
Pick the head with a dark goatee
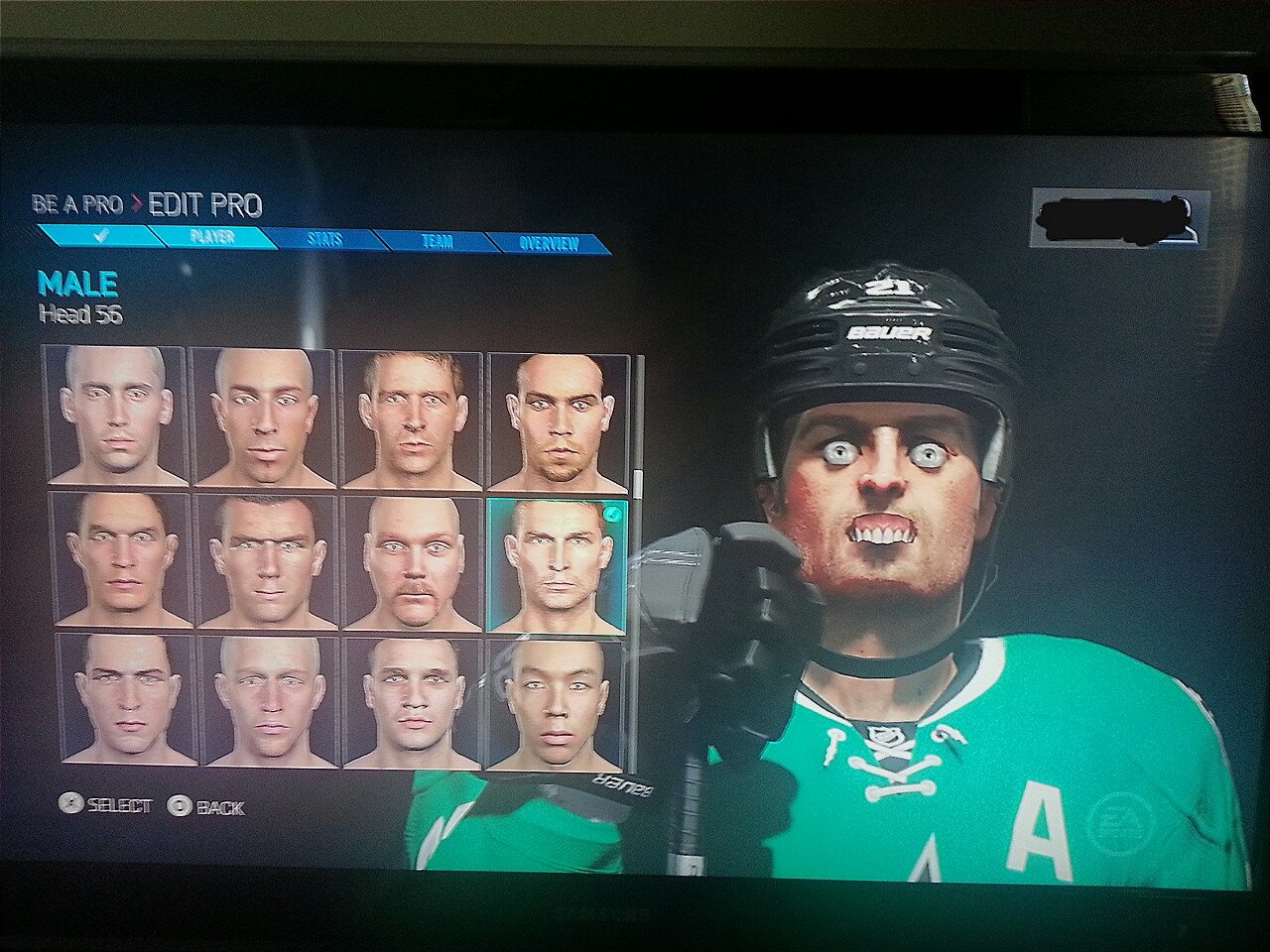coord(558,421)
